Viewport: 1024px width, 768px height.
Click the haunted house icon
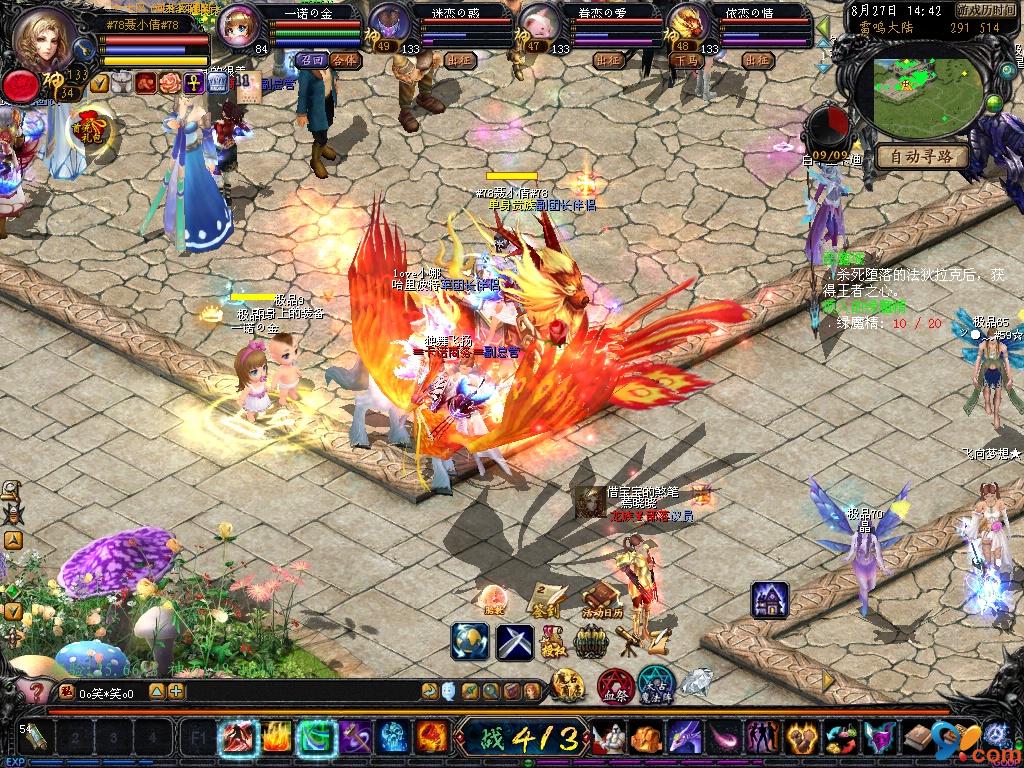(x=769, y=599)
